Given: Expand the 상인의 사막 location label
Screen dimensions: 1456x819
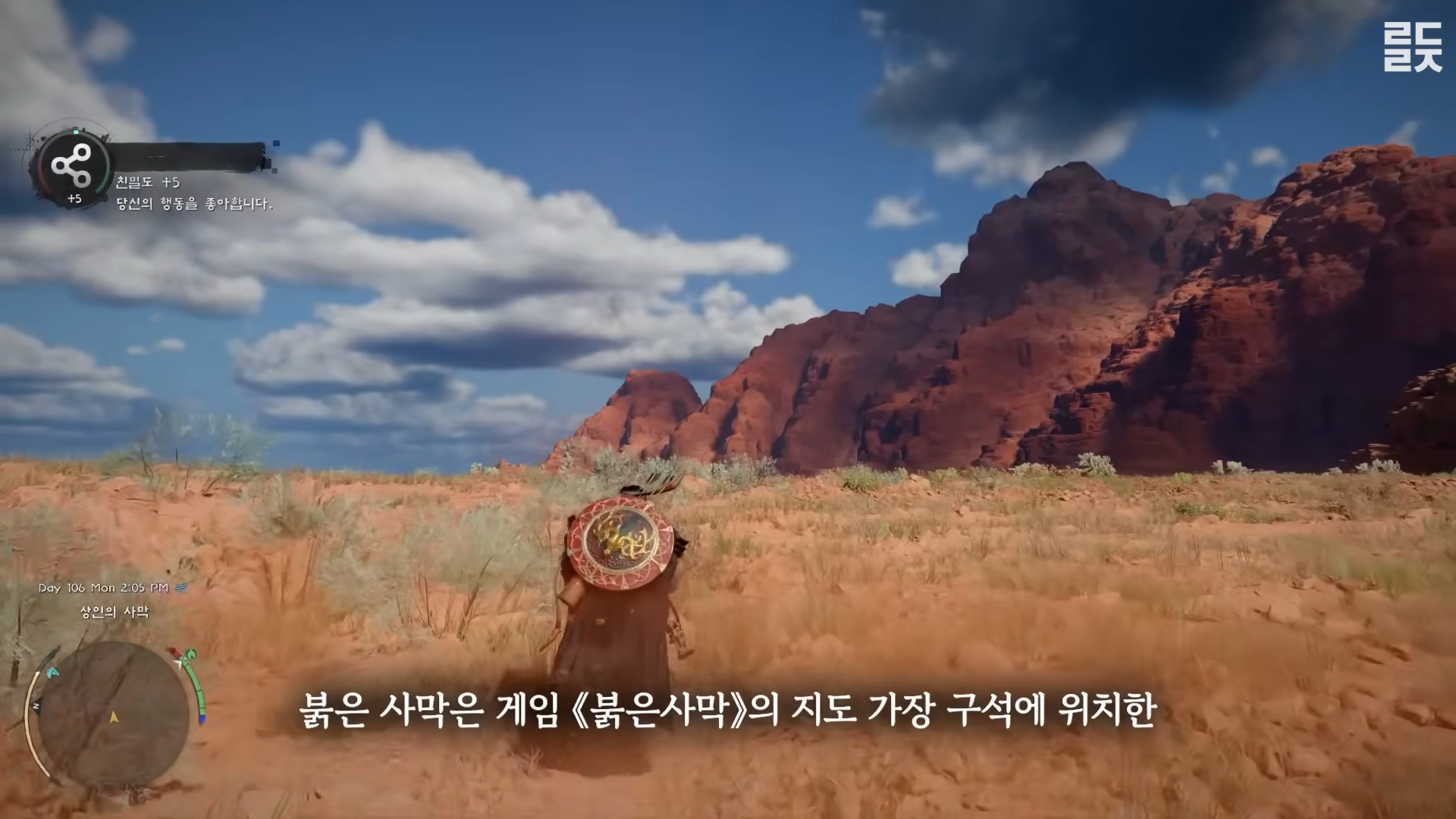Looking at the screenshot, I should [115, 611].
